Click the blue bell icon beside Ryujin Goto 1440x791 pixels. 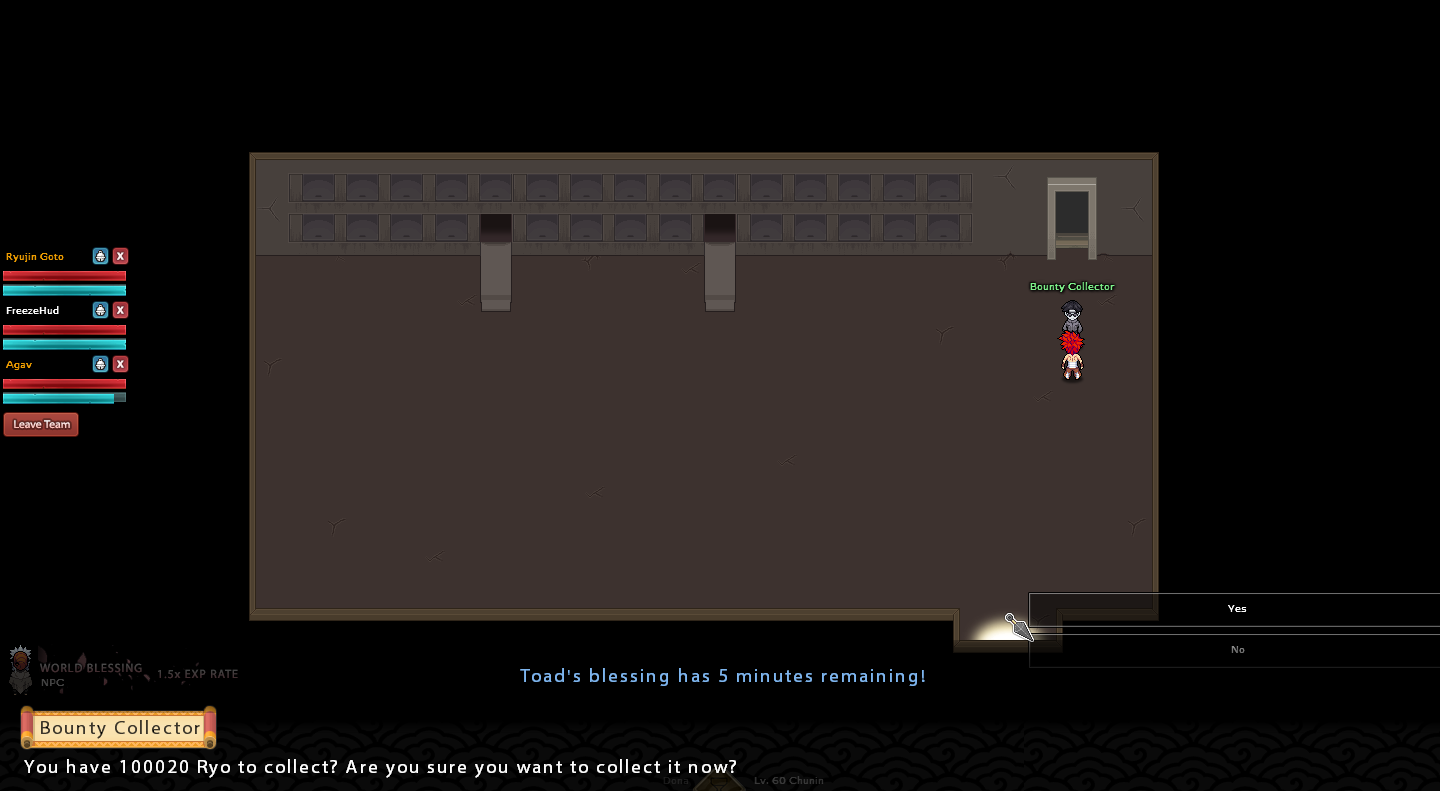coord(100,256)
